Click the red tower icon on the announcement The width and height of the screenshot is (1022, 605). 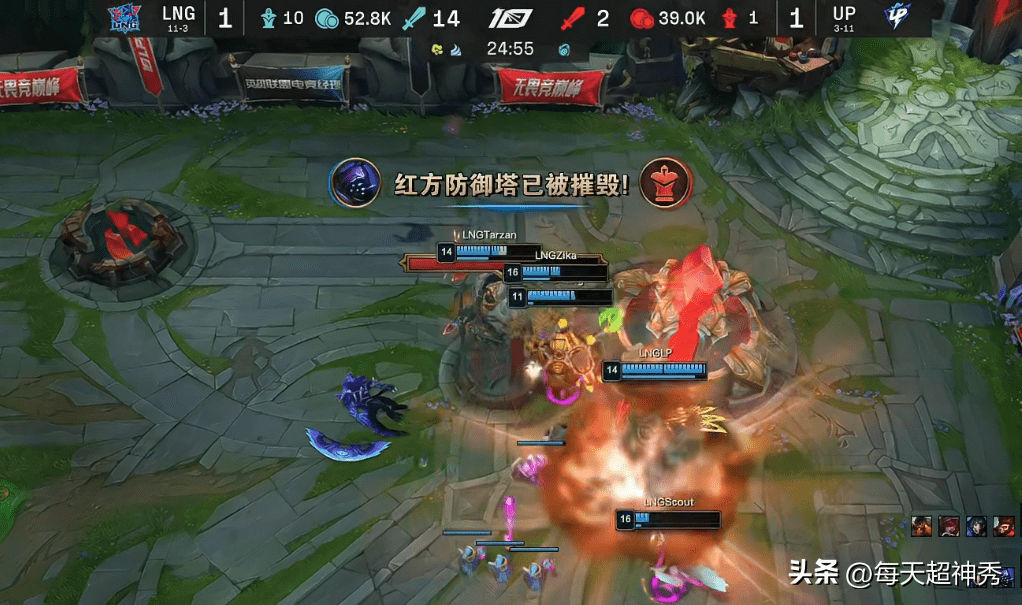point(664,182)
